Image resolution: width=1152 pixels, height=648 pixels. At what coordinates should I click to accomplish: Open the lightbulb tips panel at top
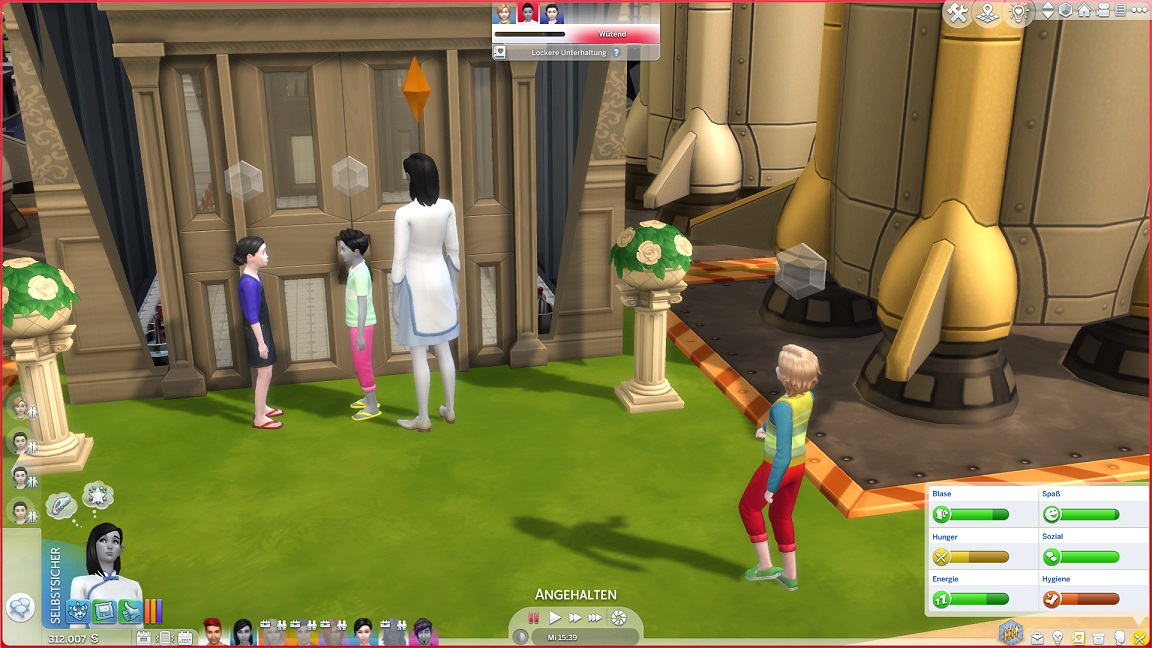point(1019,13)
